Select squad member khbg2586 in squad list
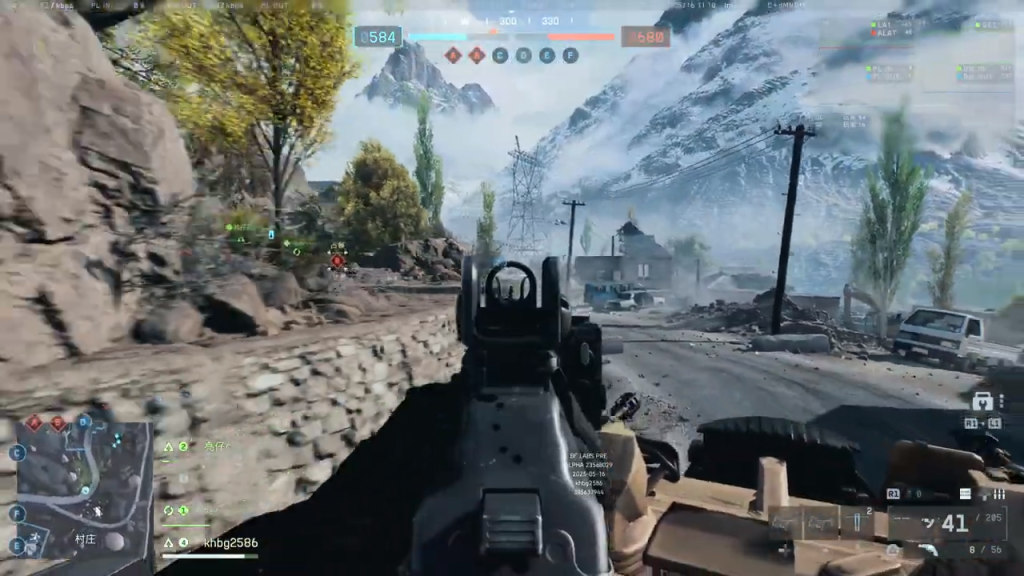This screenshot has height=576, width=1024. click(230, 543)
